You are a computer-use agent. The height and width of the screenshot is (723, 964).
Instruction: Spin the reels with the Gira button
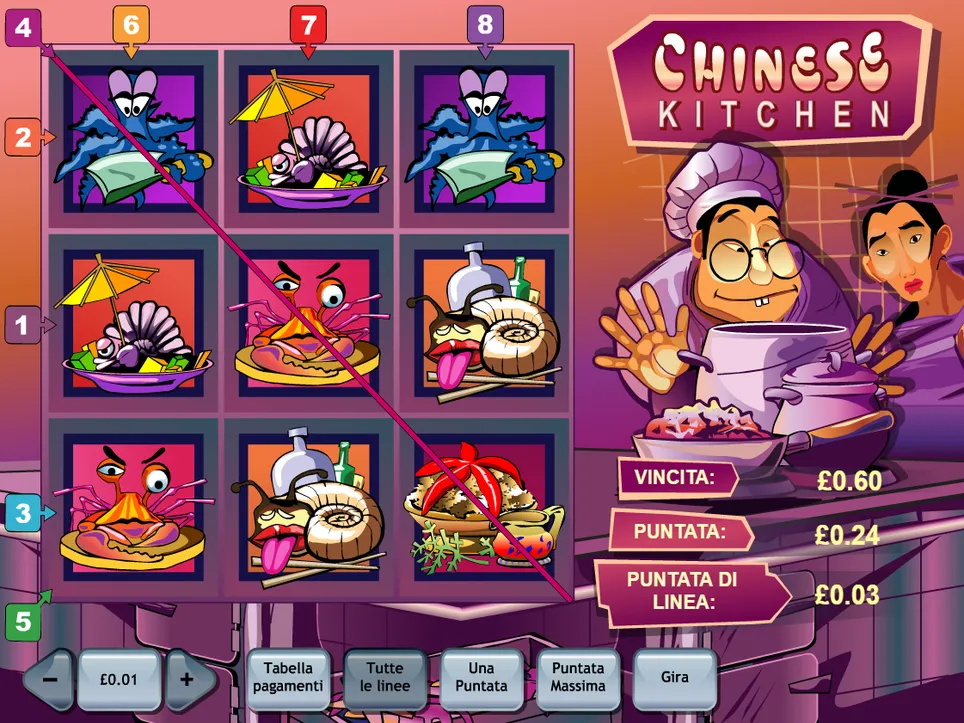[x=675, y=678]
